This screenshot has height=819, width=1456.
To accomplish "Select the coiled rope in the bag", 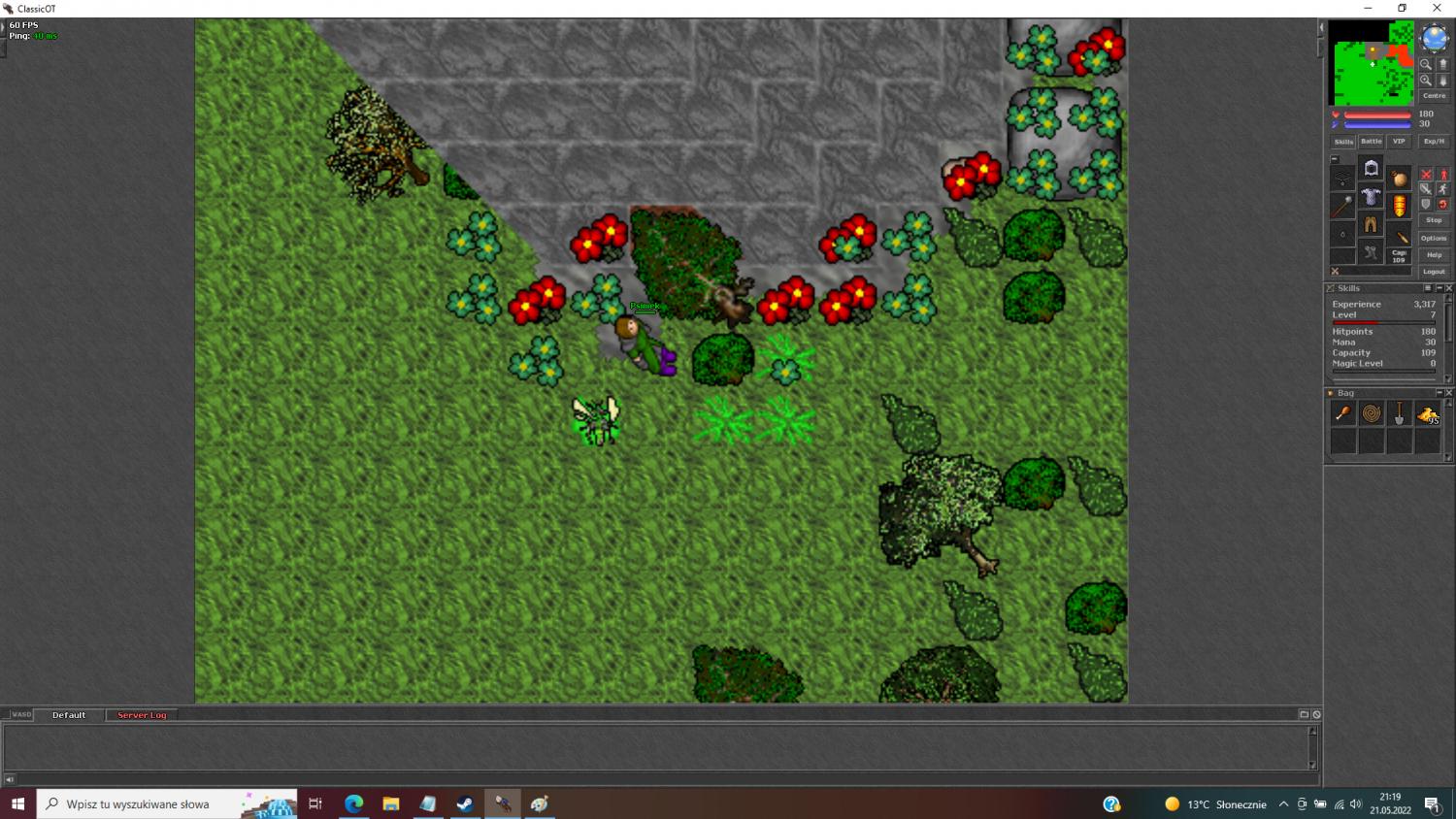I will [1371, 414].
